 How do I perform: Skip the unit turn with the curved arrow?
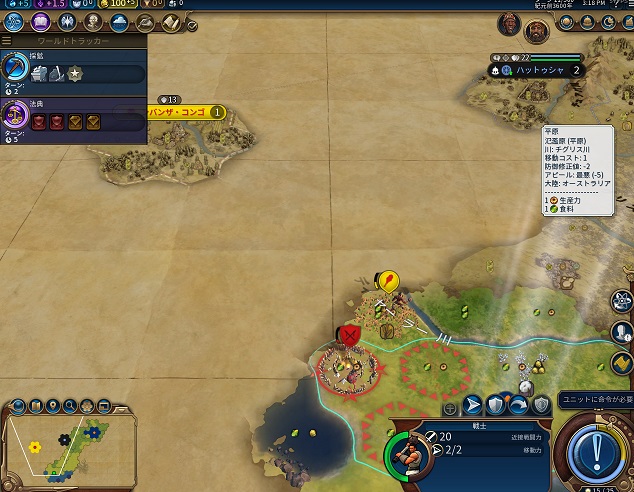[519, 405]
